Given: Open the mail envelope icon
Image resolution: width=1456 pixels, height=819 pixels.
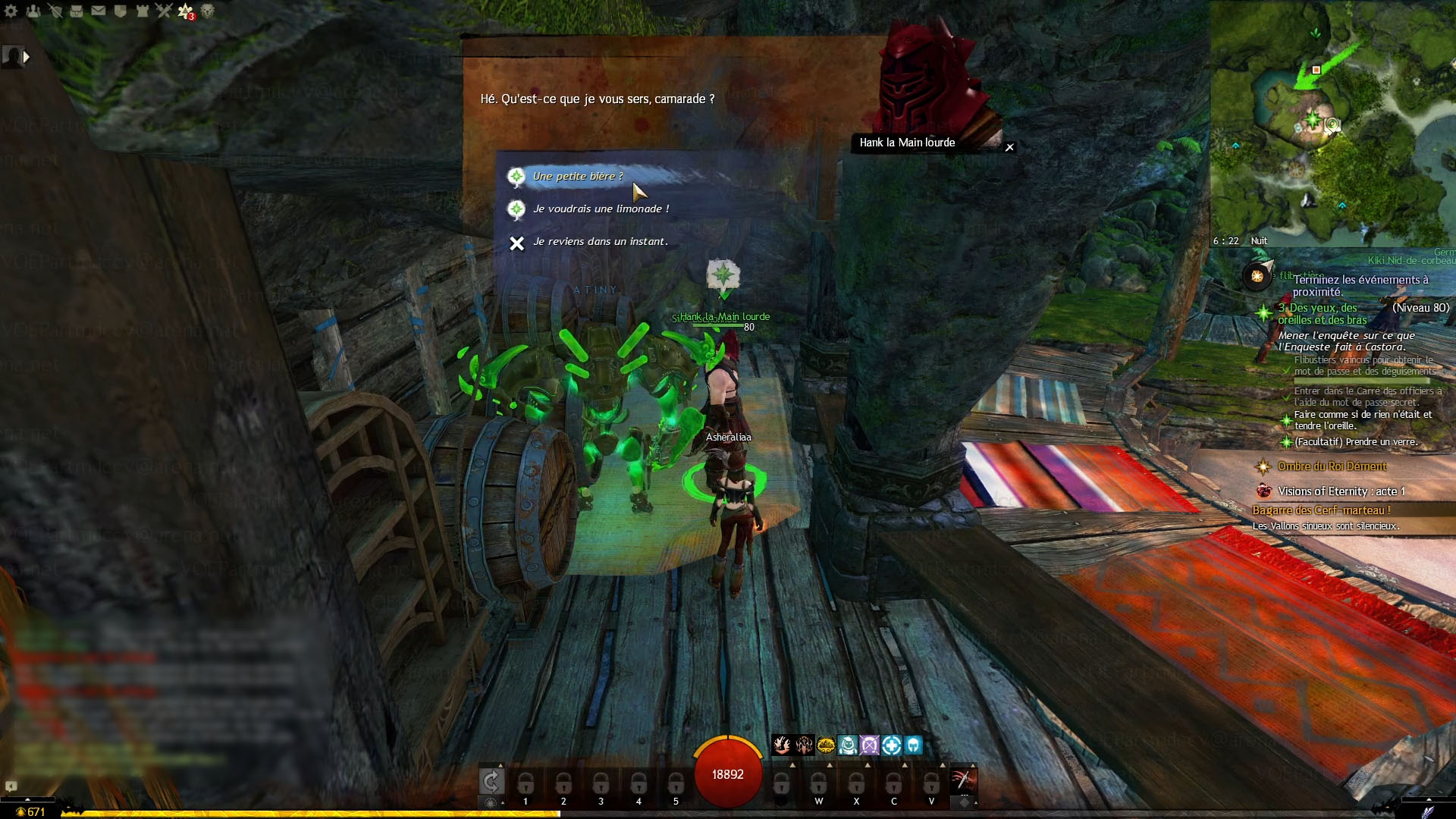Looking at the screenshot, I should click(99, 11).
